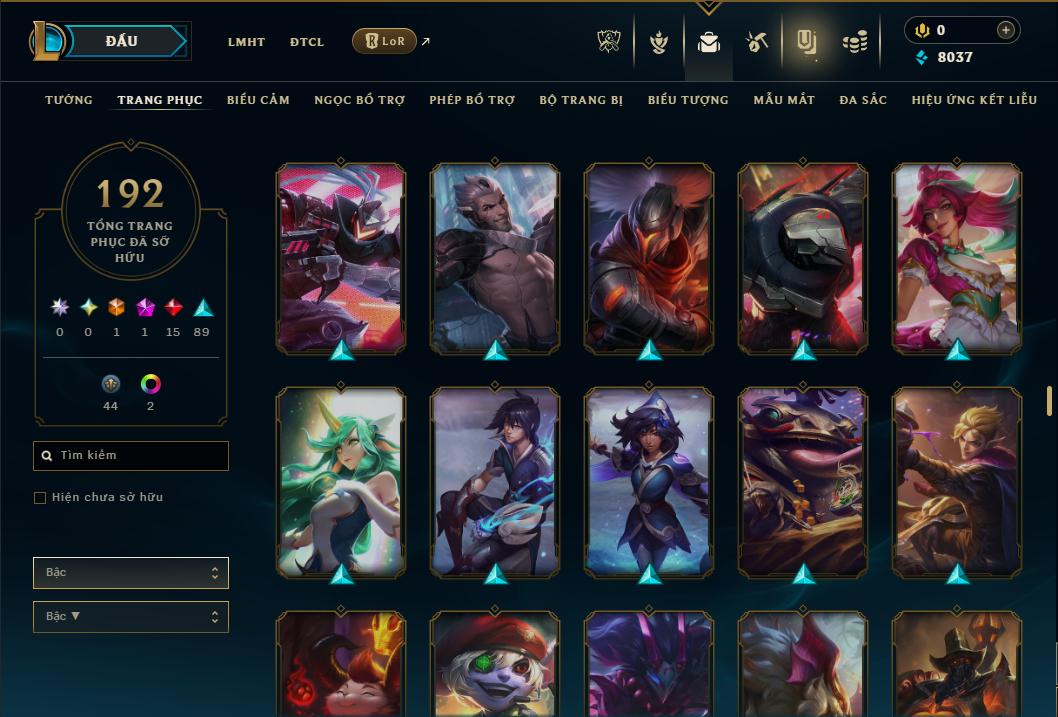Open the PHÉP BỔ TRỢ tab
Screen dimensions: 1058x717
472,100
